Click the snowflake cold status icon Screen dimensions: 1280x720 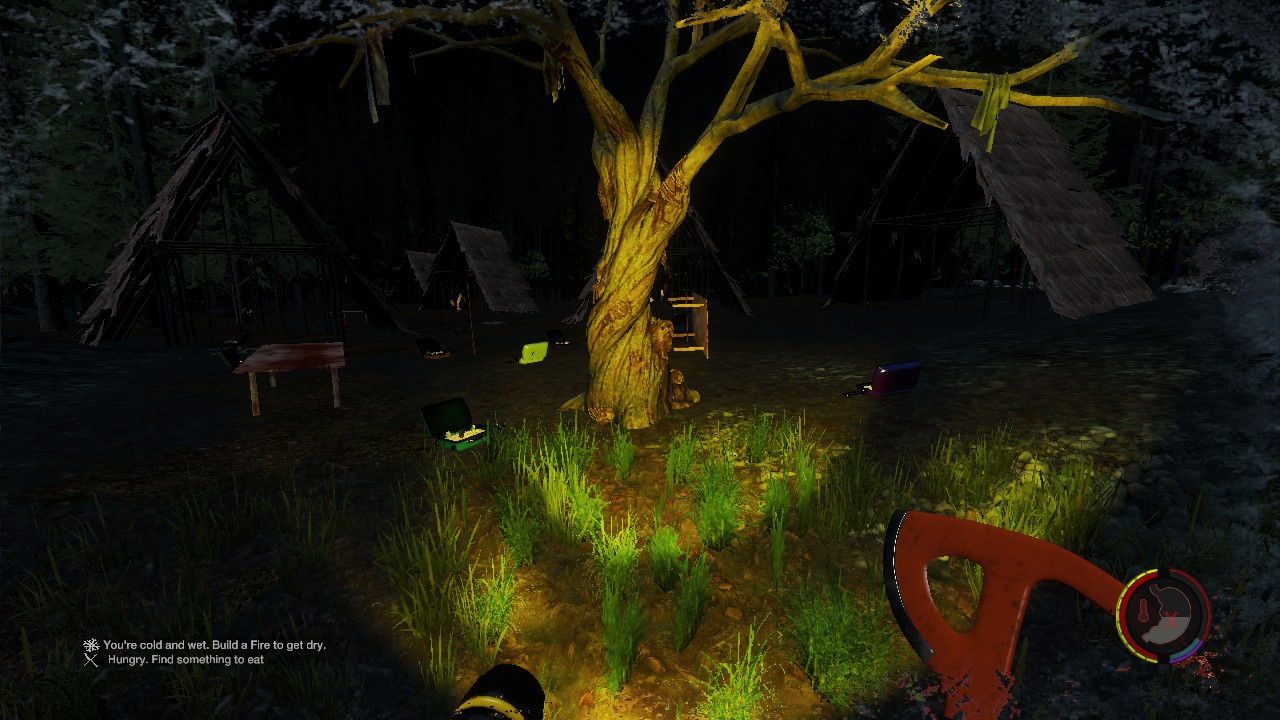click(x=91, y=646)
